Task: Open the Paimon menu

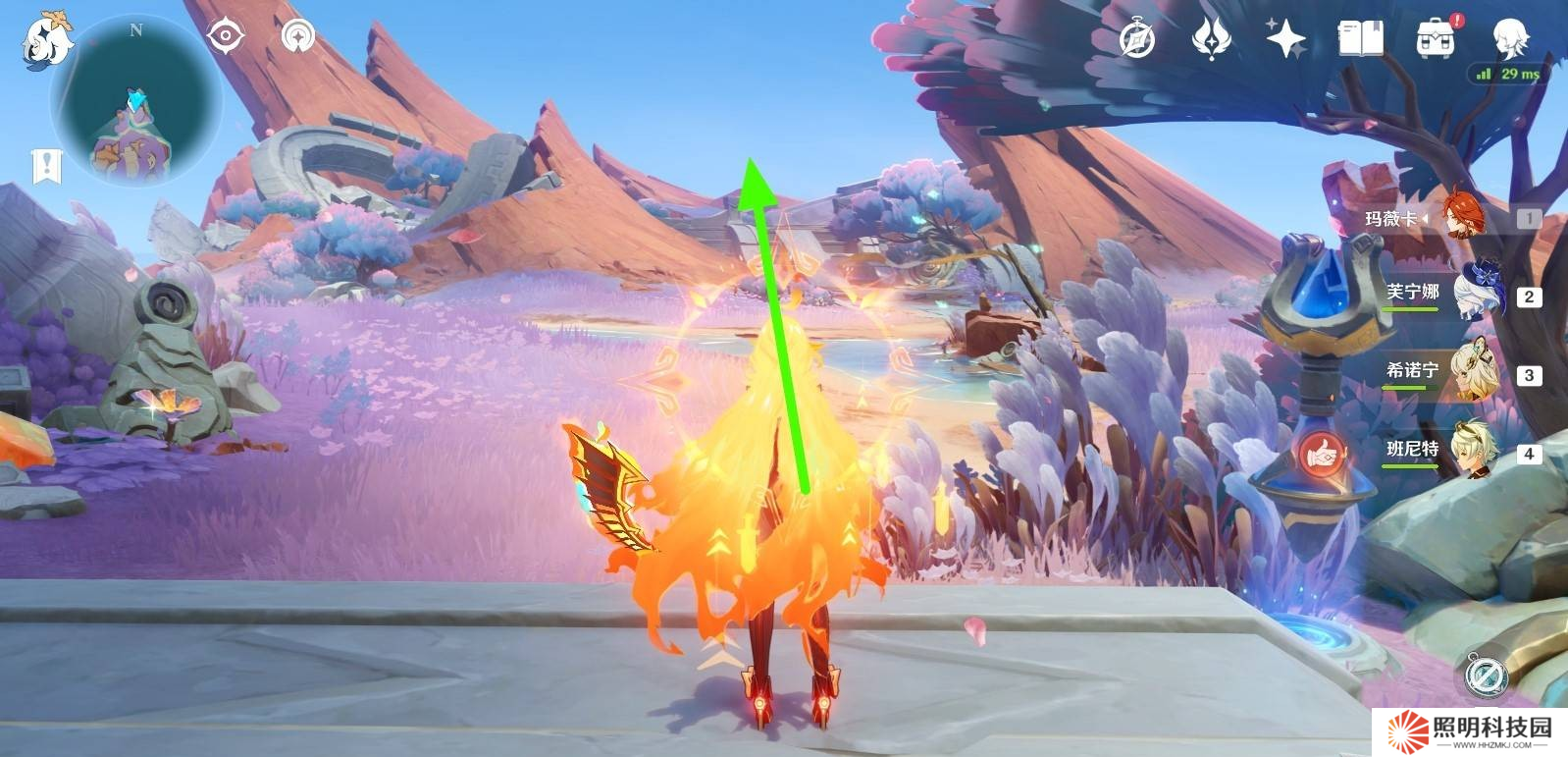Action: coord(46,40)
